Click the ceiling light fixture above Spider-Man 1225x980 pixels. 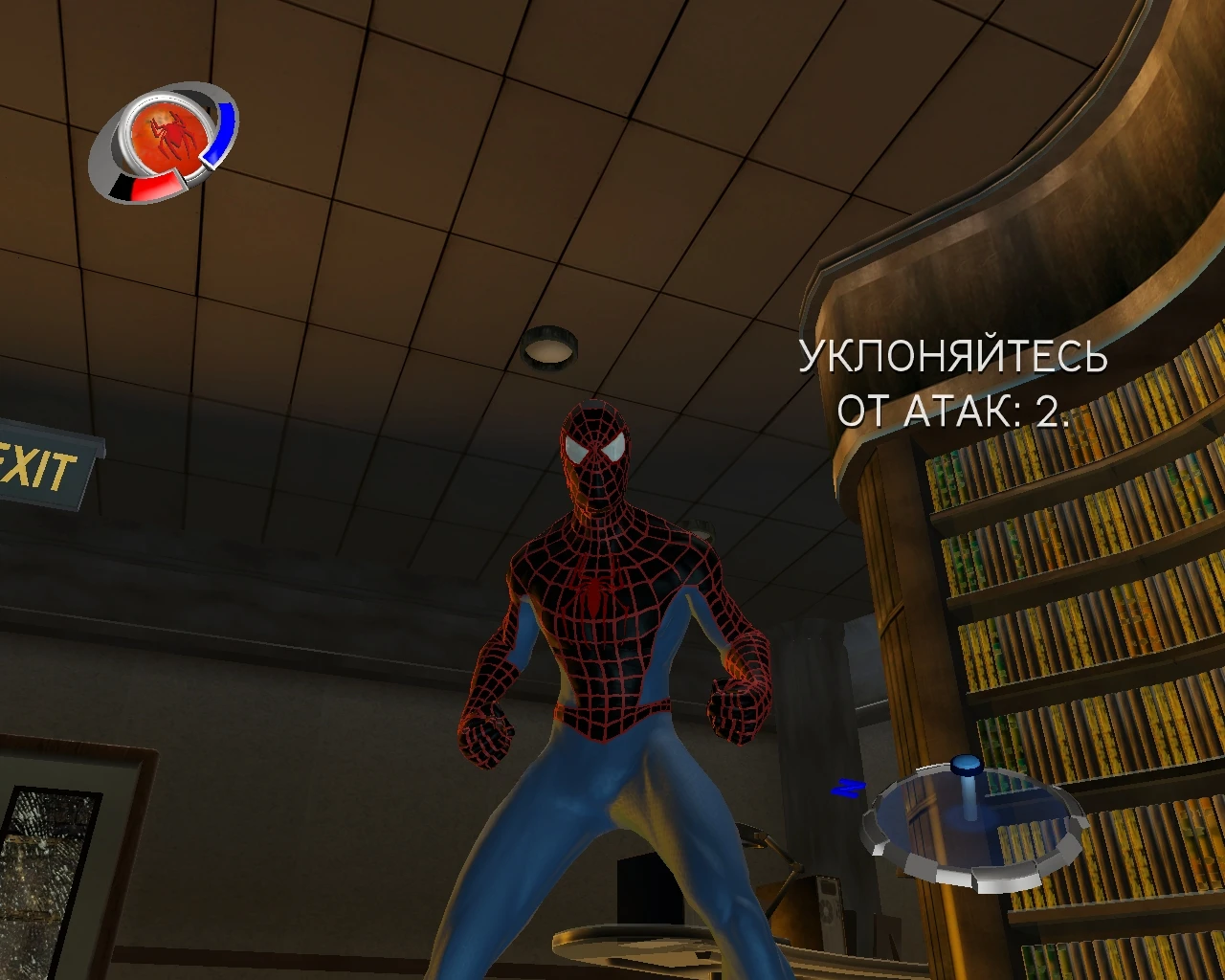pyautogui.click(x=549, y=348)
